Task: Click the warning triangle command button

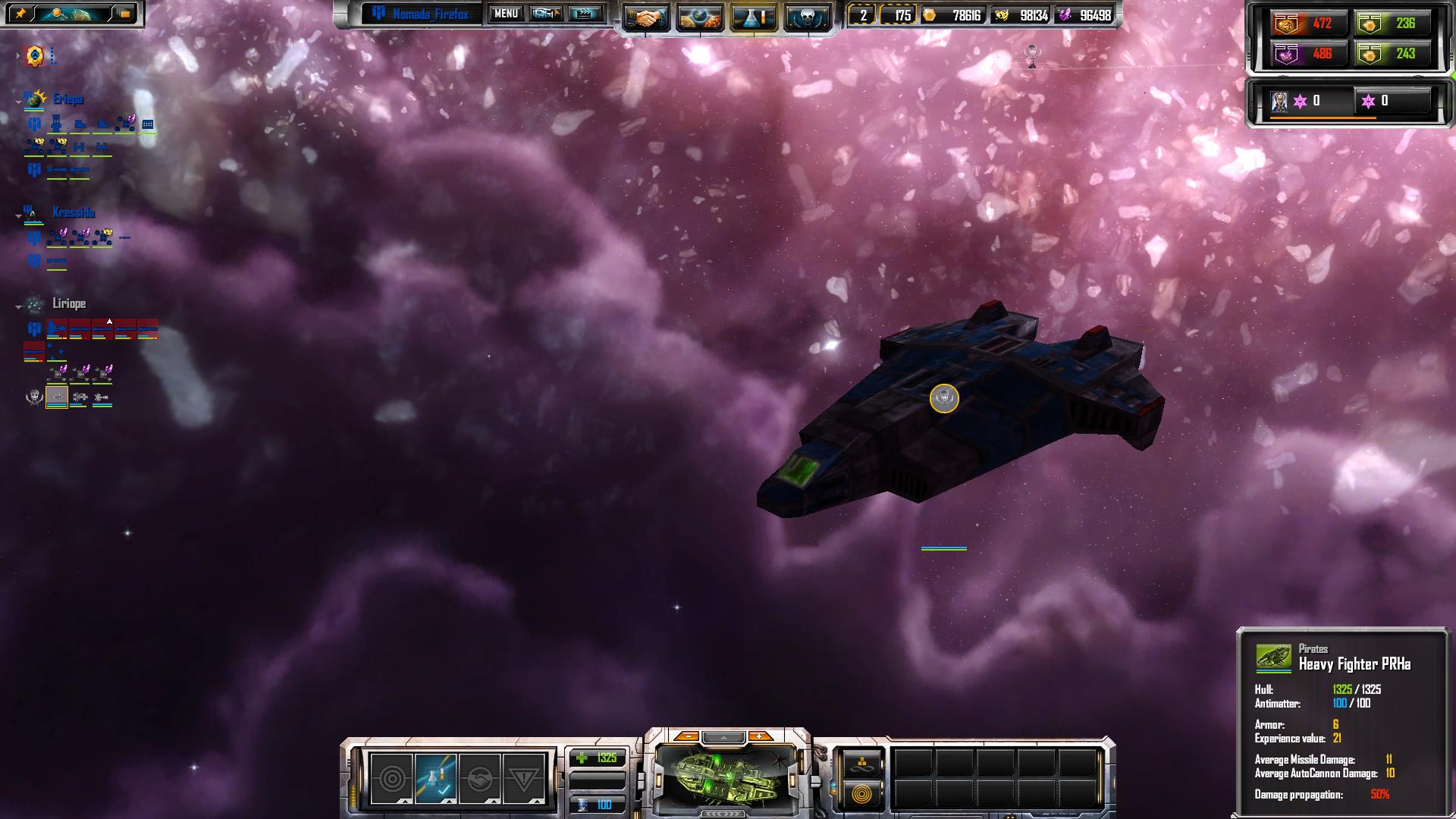Action: [523, 779]
